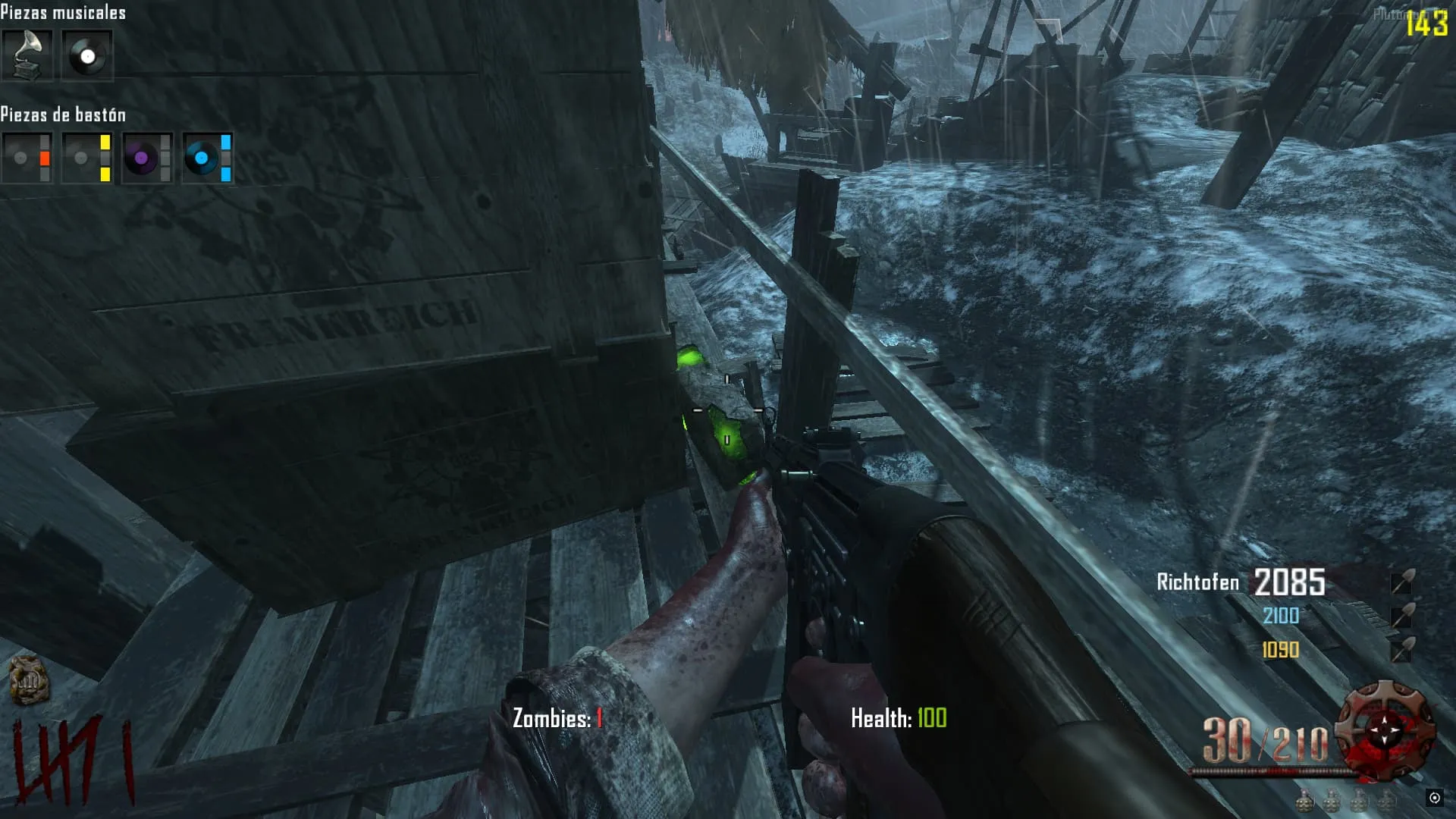Click the small target icon in the corner
Screen dimensions: 1456x819
click(x=1434, y=798)
